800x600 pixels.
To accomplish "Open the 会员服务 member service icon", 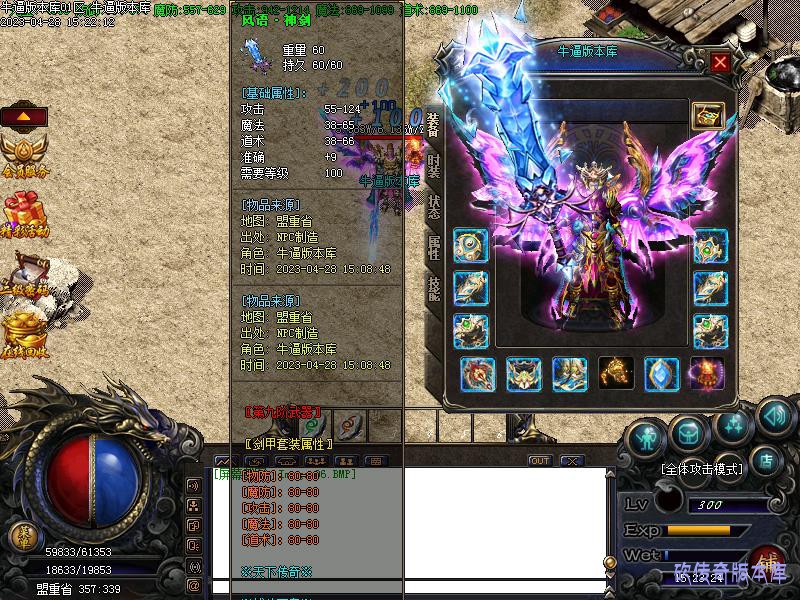I will click(x=24, y=155).
